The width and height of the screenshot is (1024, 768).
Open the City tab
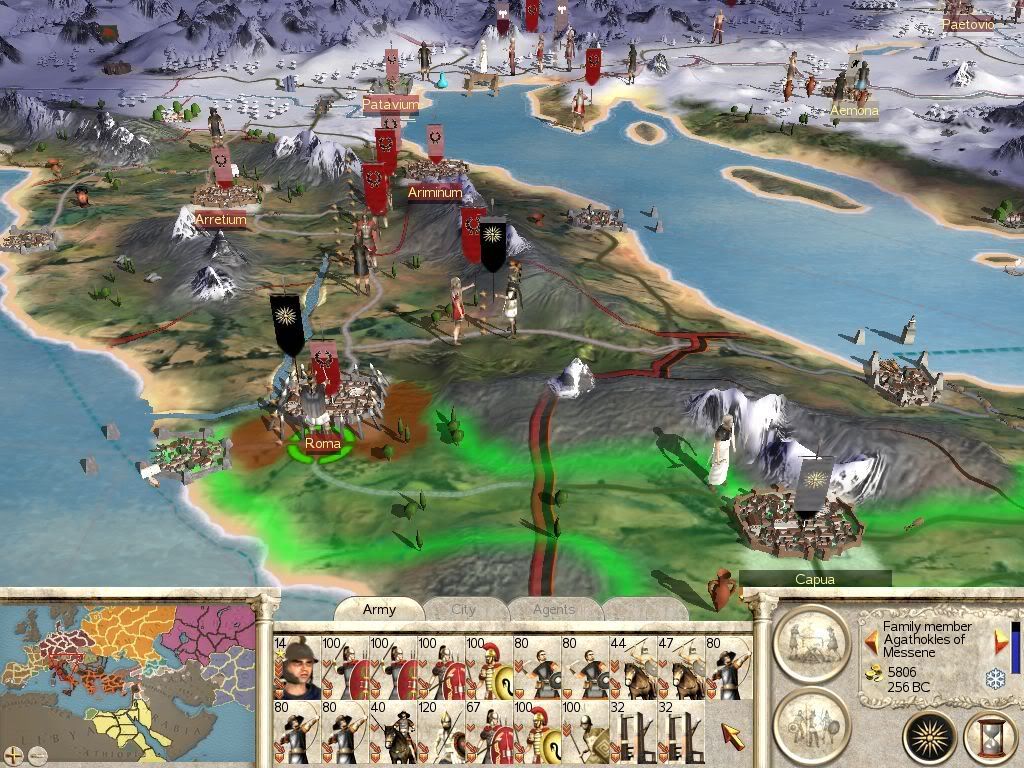tap(464, 609)
